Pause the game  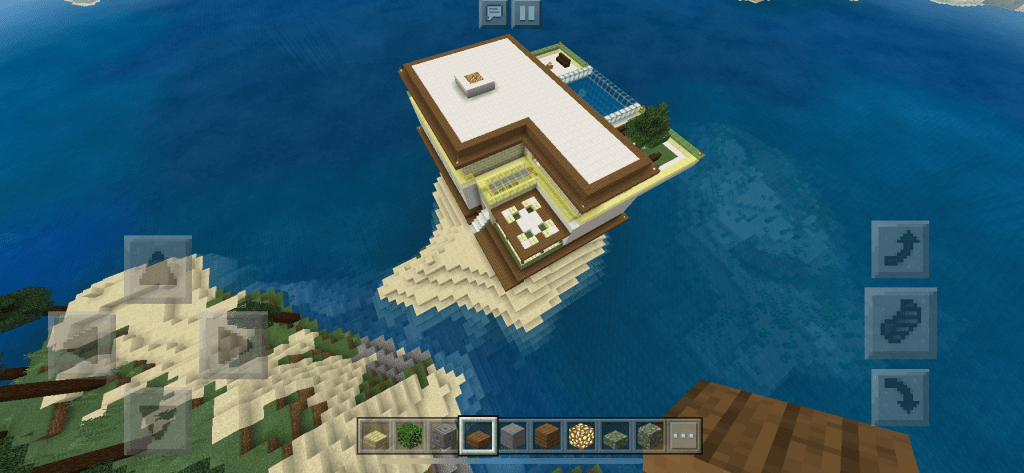click(x=525, y=13)
